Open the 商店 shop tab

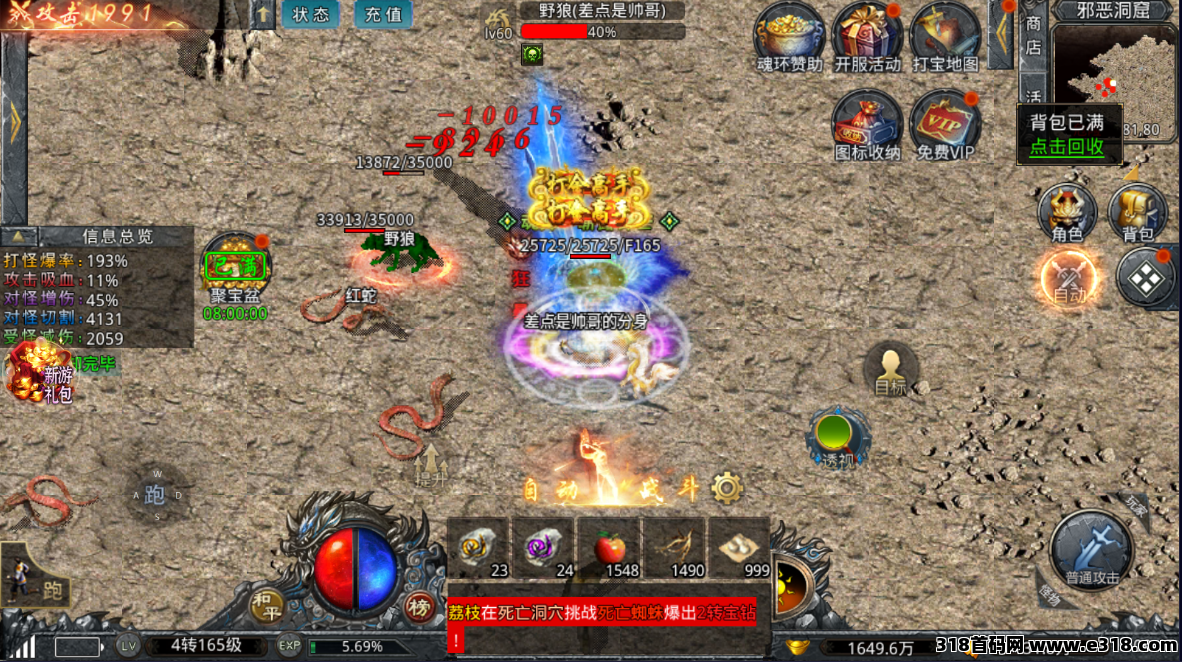point(1033,35)
